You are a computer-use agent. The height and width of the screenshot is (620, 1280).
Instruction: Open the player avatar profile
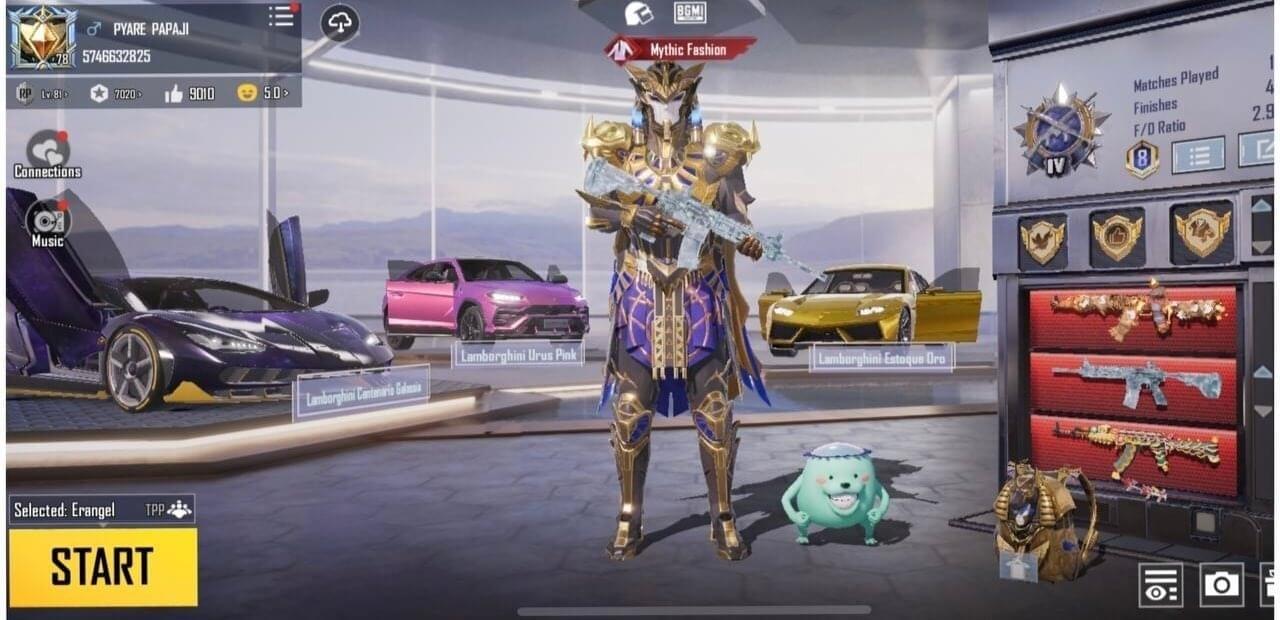[x=42, y=39]
